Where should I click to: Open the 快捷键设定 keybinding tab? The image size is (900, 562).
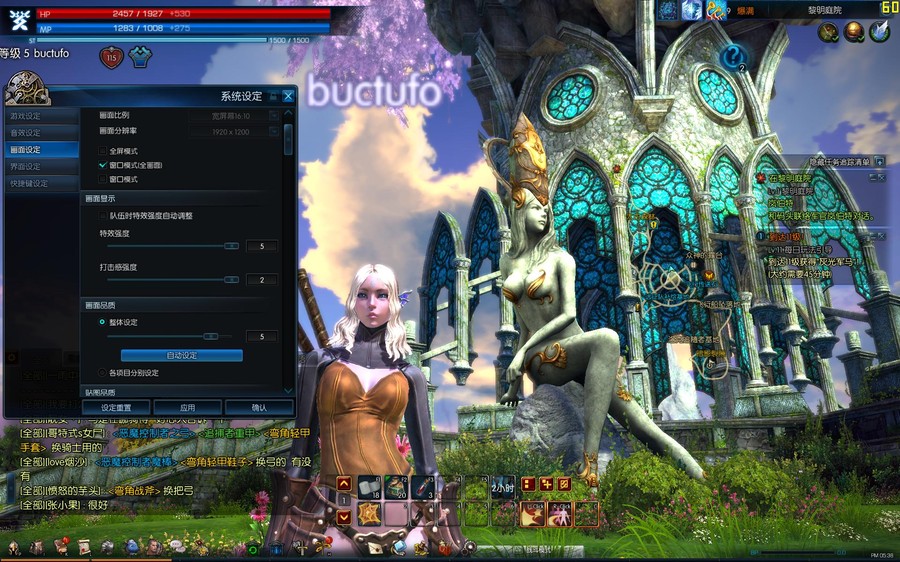[x=29, y=183]
